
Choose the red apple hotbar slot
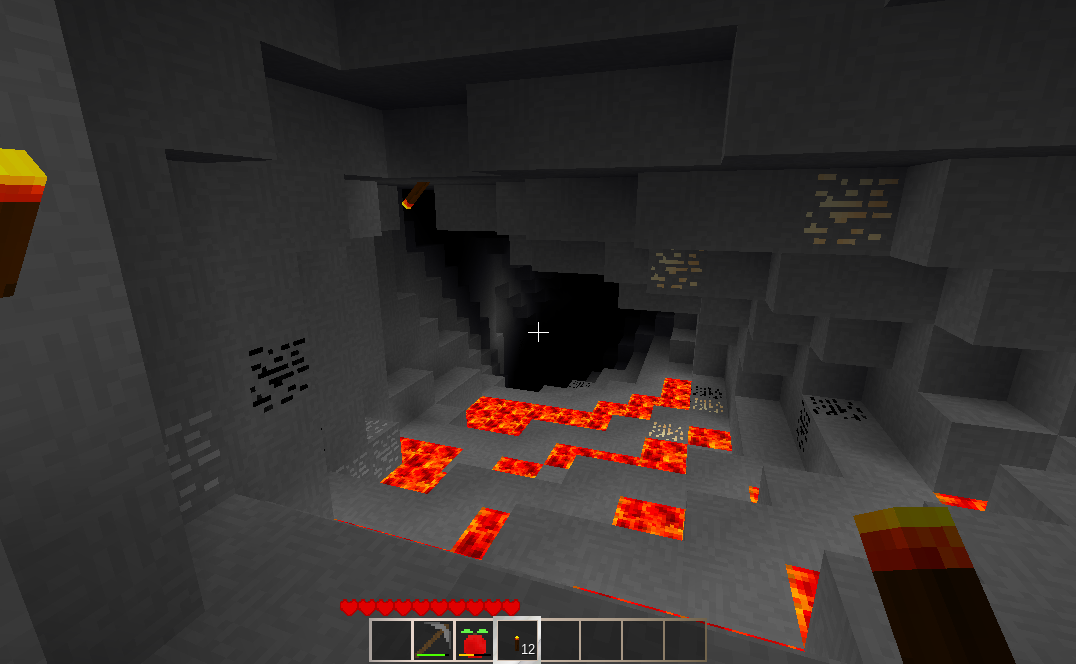[x=475, y=640]
